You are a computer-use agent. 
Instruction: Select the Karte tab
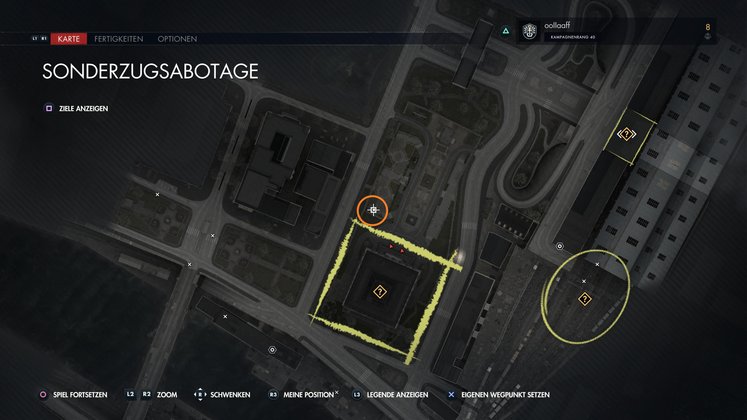69,39
